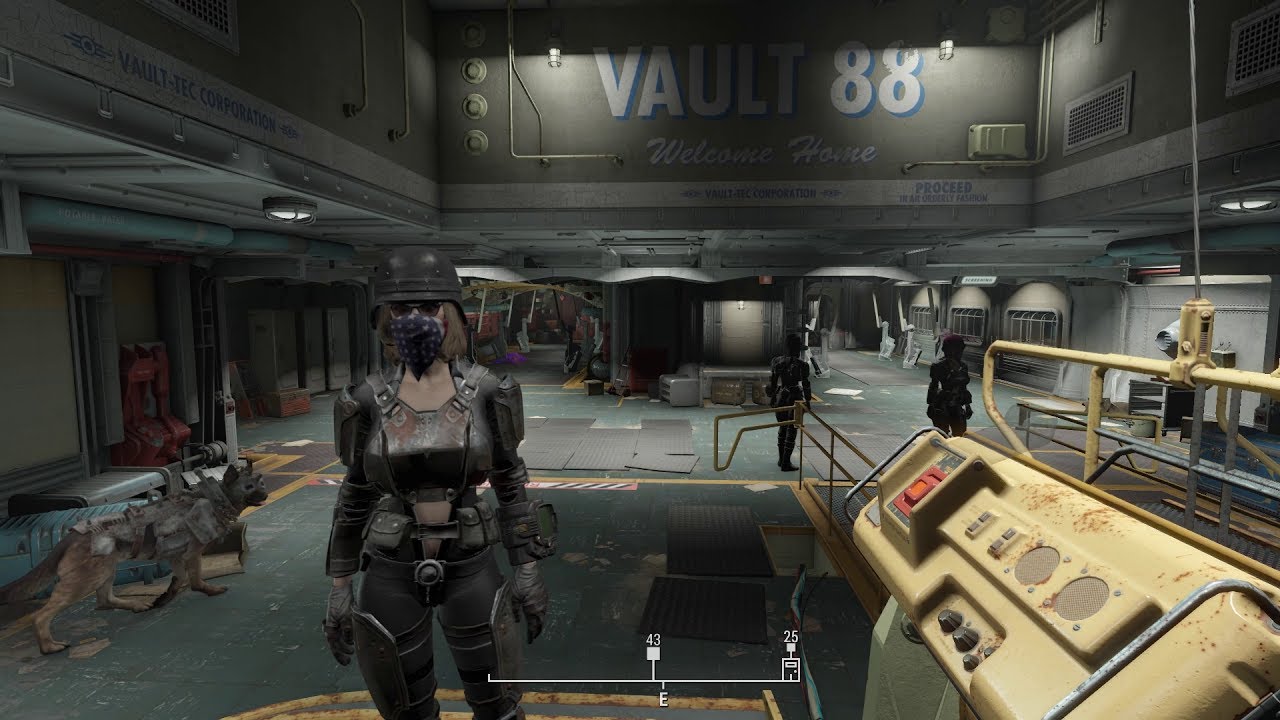Turn the top knob on the console's left column
This screenshot has height=720, width=1280.
coord(950,618)
